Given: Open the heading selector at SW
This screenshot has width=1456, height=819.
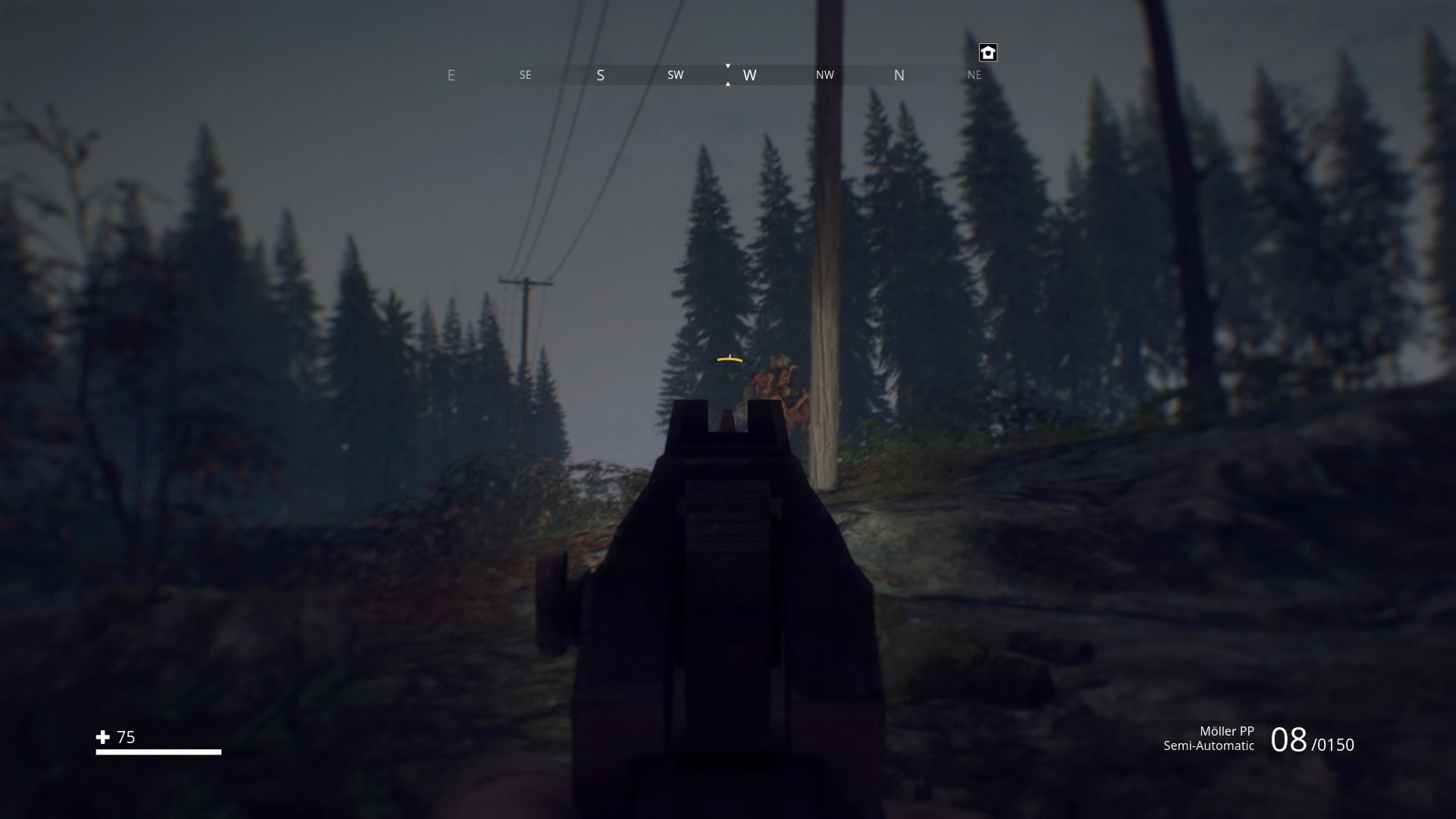Looking at the screenshot, I should [x=675, y=75].
